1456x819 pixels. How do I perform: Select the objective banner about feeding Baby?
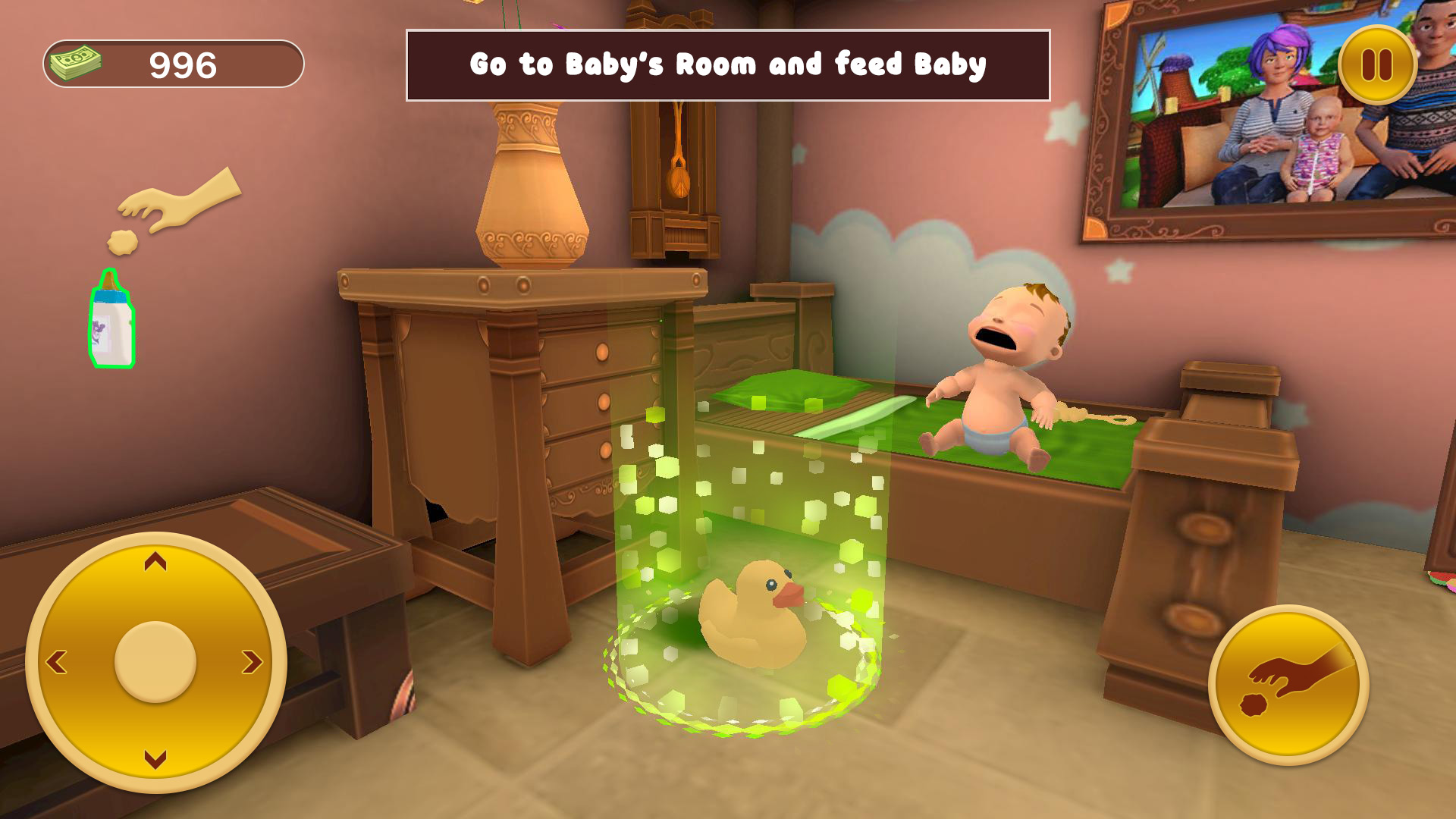pyautogui.click(x=728, y=64)
